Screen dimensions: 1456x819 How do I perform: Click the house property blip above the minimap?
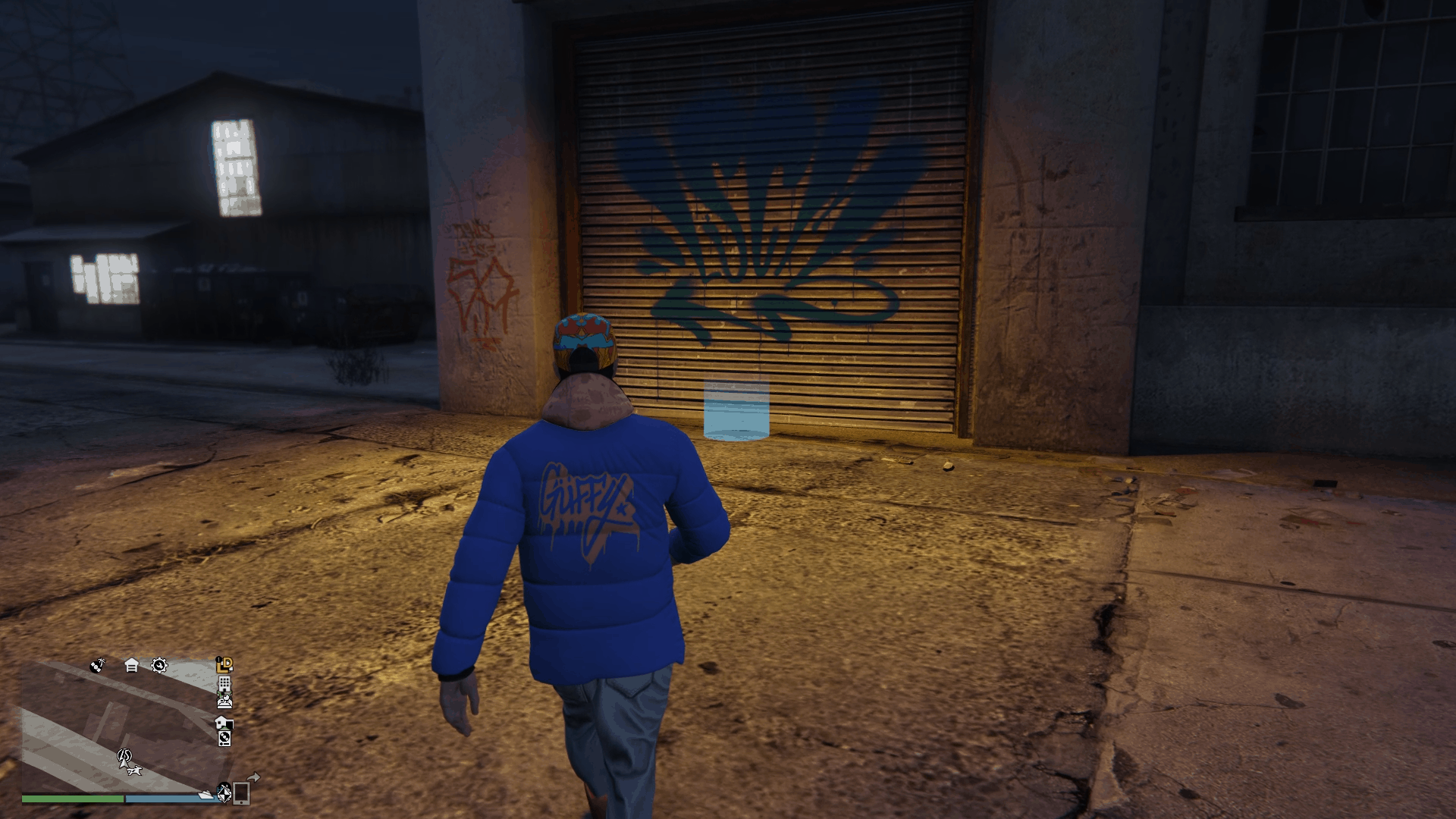[131, 666]
